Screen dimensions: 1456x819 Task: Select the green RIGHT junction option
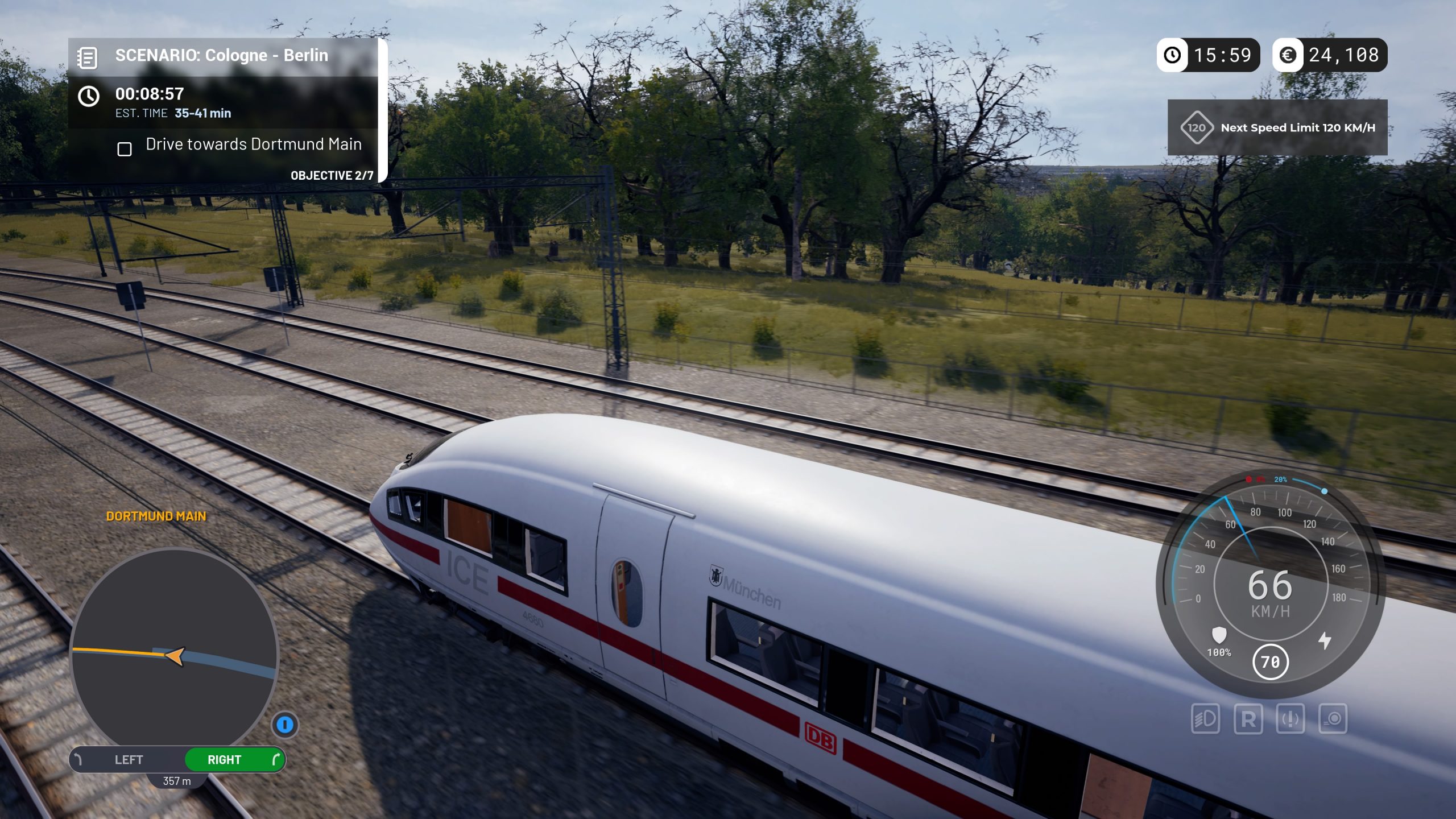click(x=234, y=760)
